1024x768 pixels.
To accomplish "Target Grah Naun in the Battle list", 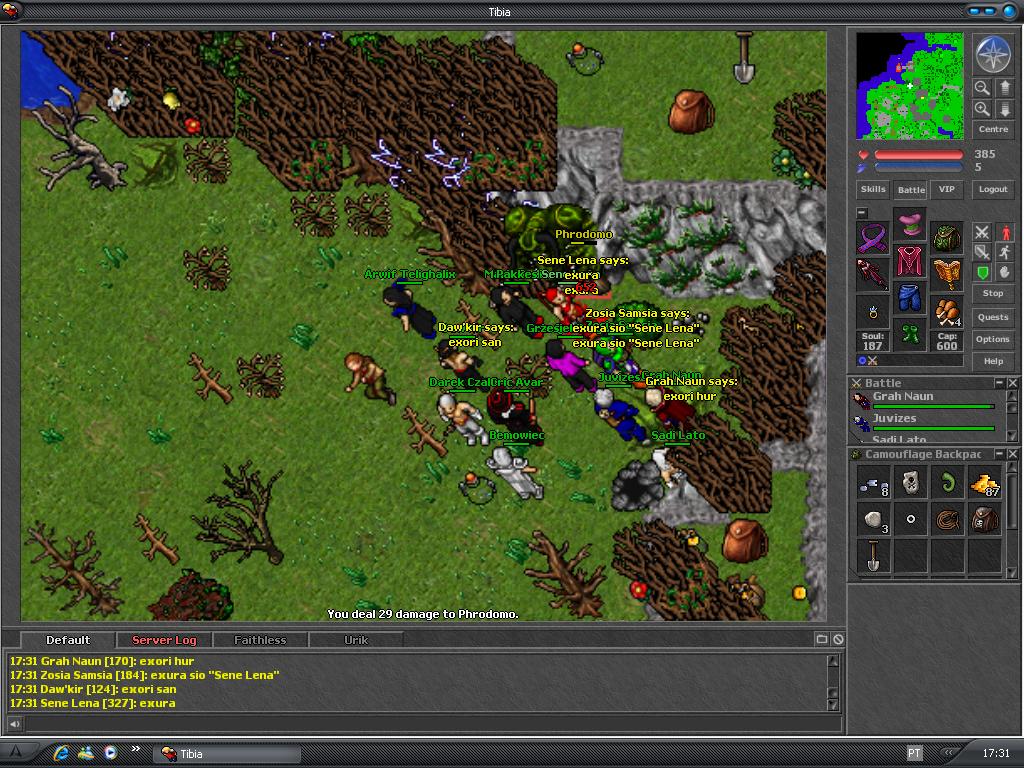I will pyautogui.click(x=903, y=397).
